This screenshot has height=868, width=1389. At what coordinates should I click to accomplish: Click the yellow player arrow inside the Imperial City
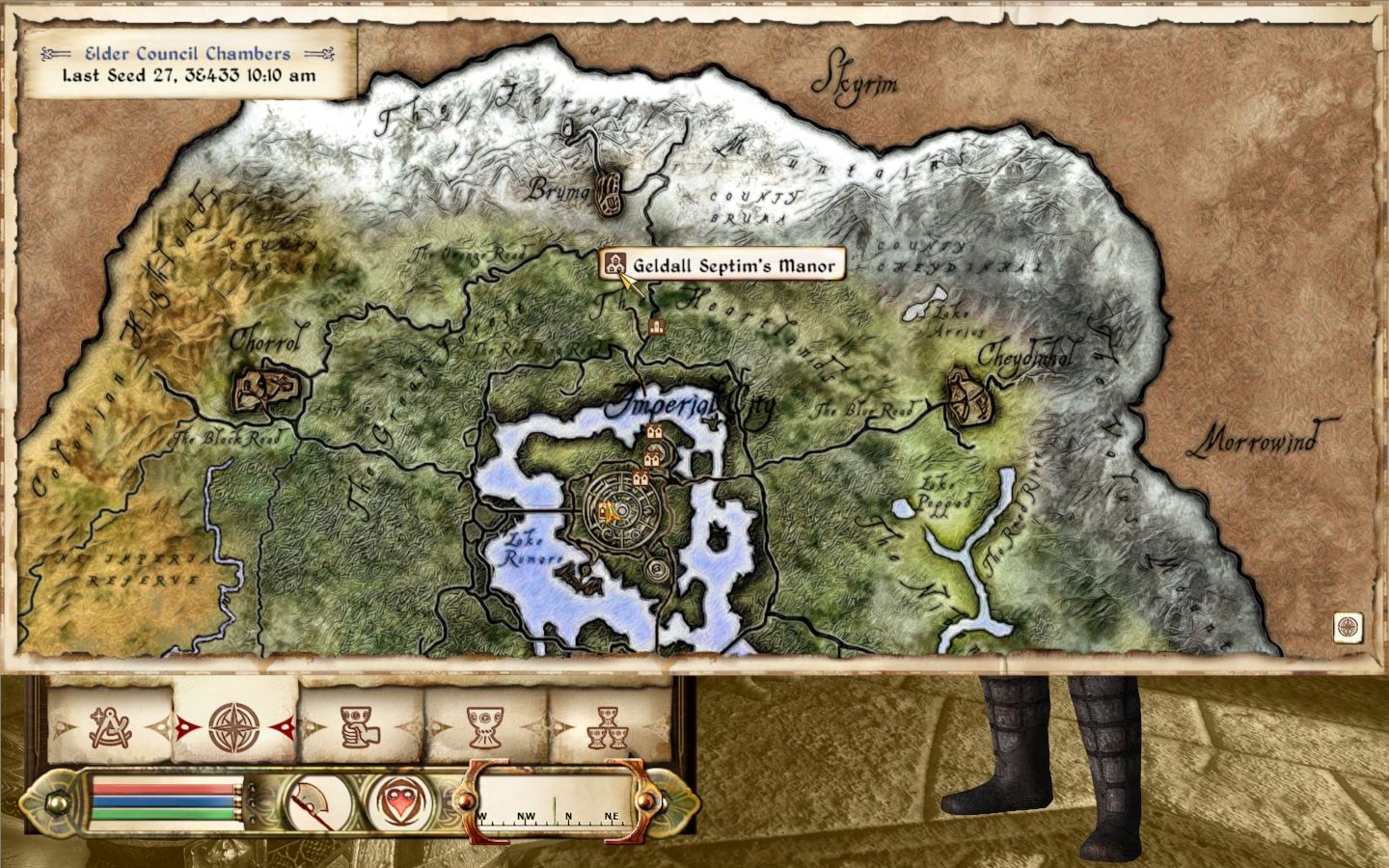pyautogui.click(x=610, y=513)
